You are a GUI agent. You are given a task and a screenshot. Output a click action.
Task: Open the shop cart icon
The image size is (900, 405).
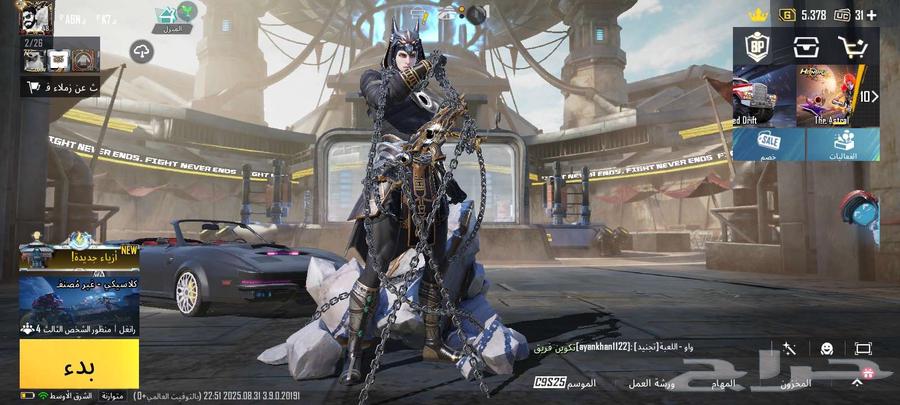coord(853,46)
